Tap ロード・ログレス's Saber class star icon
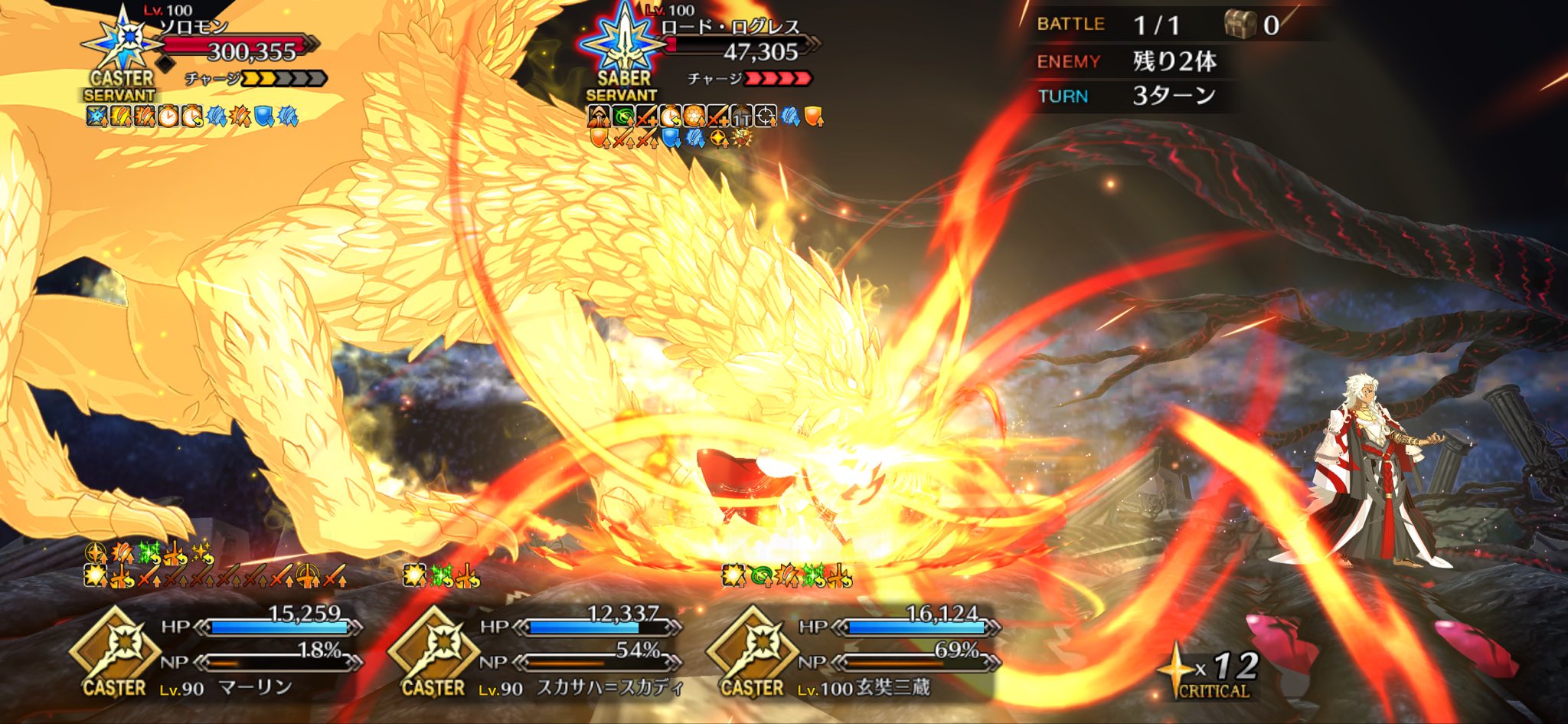The width and height of the screenshot is (1568, 724). 624,40
